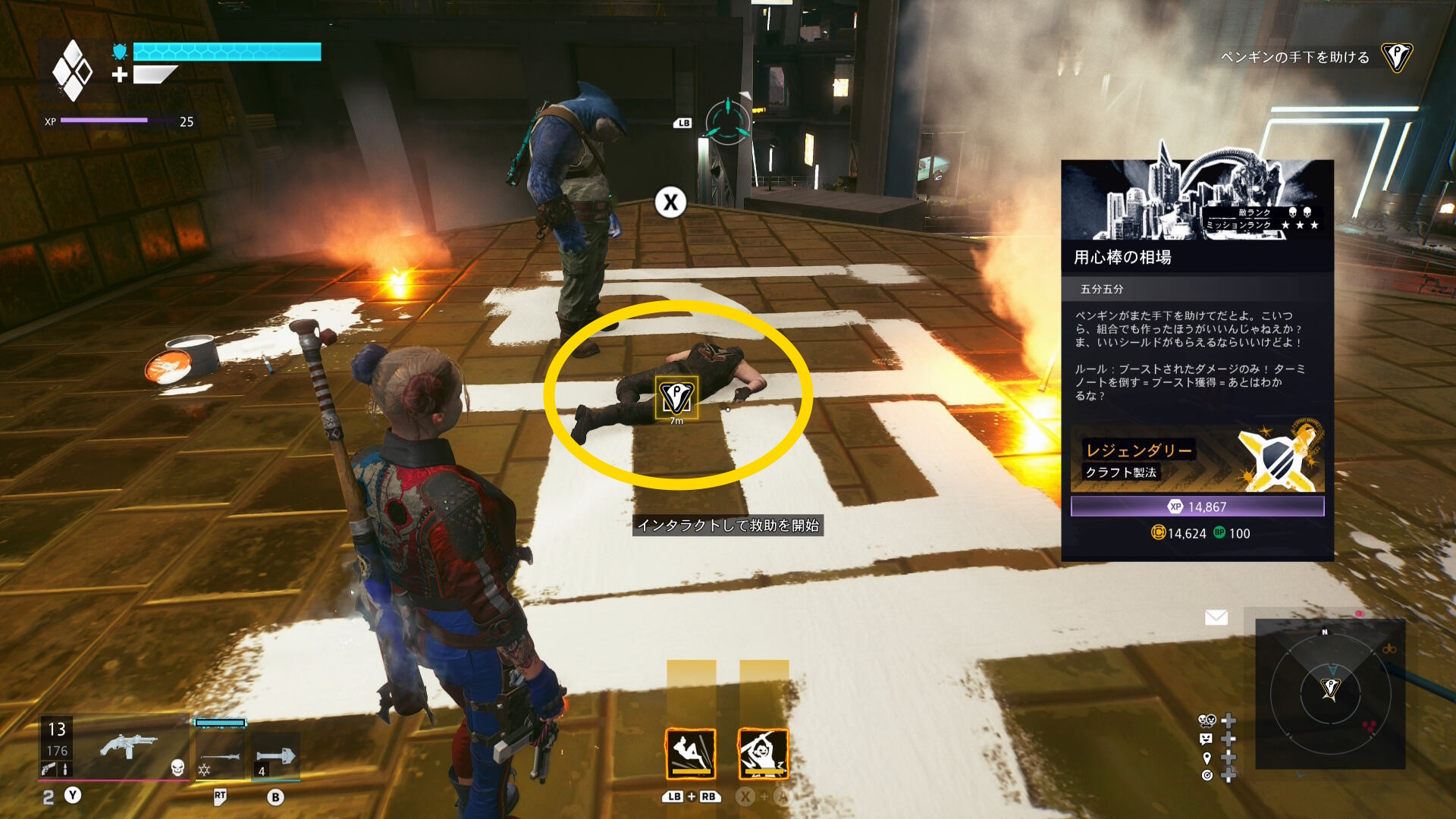Click the Penguin henchman rescue marker
The height and width of the screenshot is (819, 1456).
point(676,397)
